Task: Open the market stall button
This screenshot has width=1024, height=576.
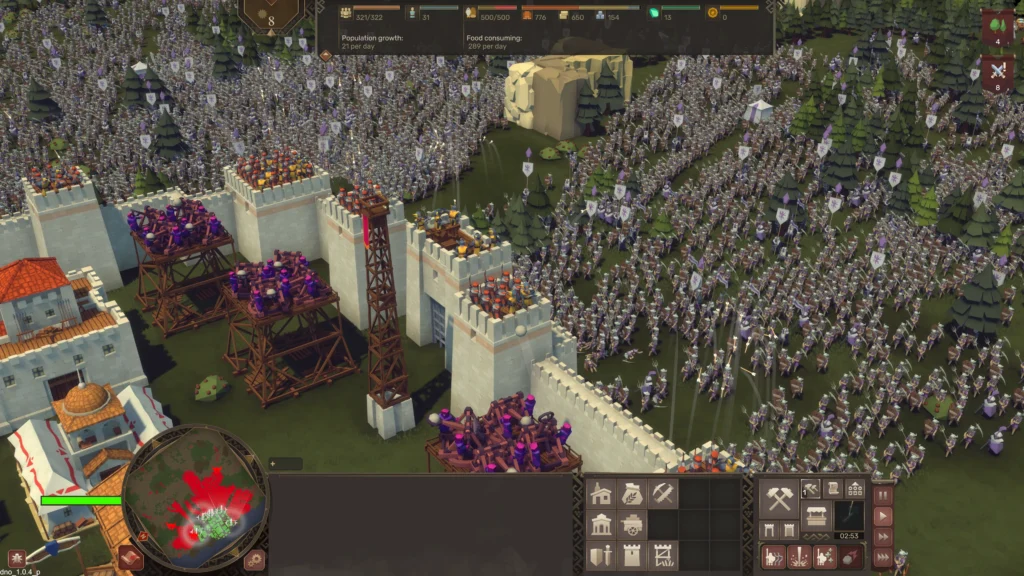Action: [x=817, y=517]
